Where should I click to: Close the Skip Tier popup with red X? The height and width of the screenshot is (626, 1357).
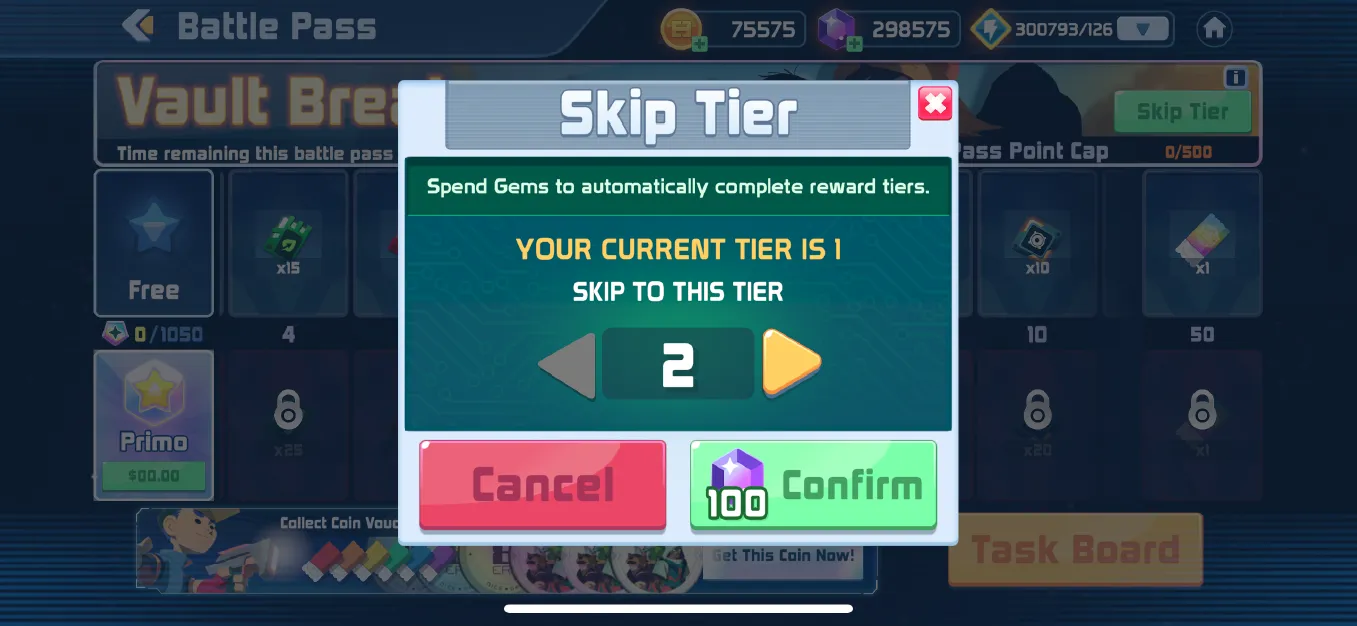click(935, 103)
